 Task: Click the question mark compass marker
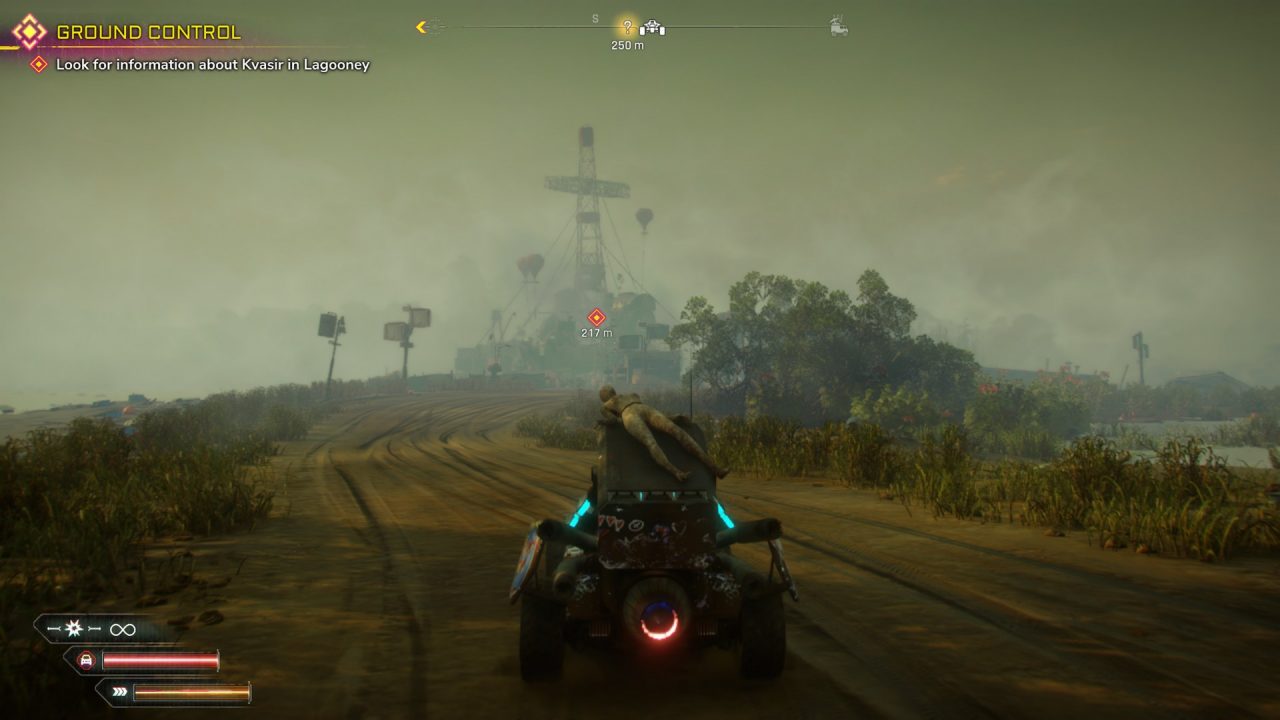[x=627, y=27]
